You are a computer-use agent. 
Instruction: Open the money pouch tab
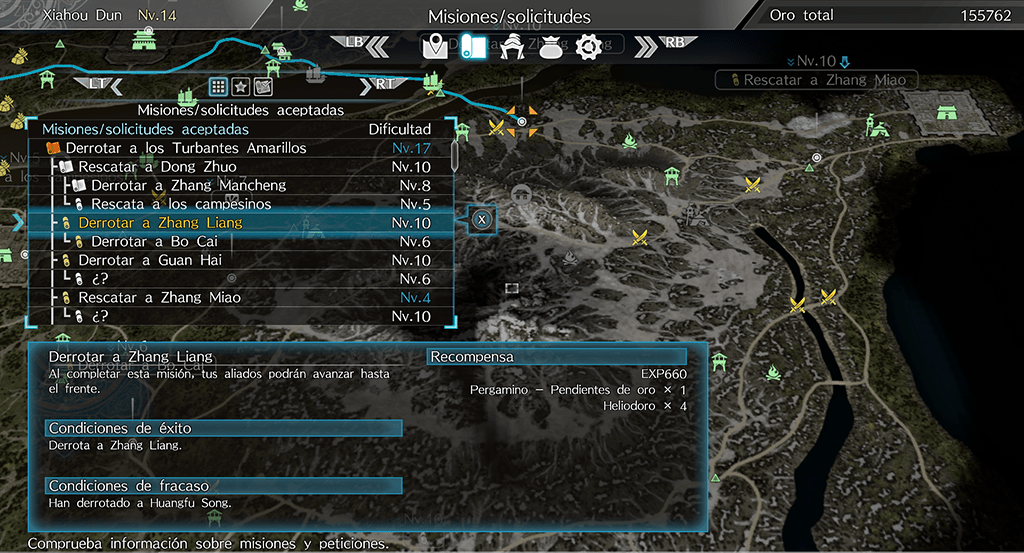(548, 46)
